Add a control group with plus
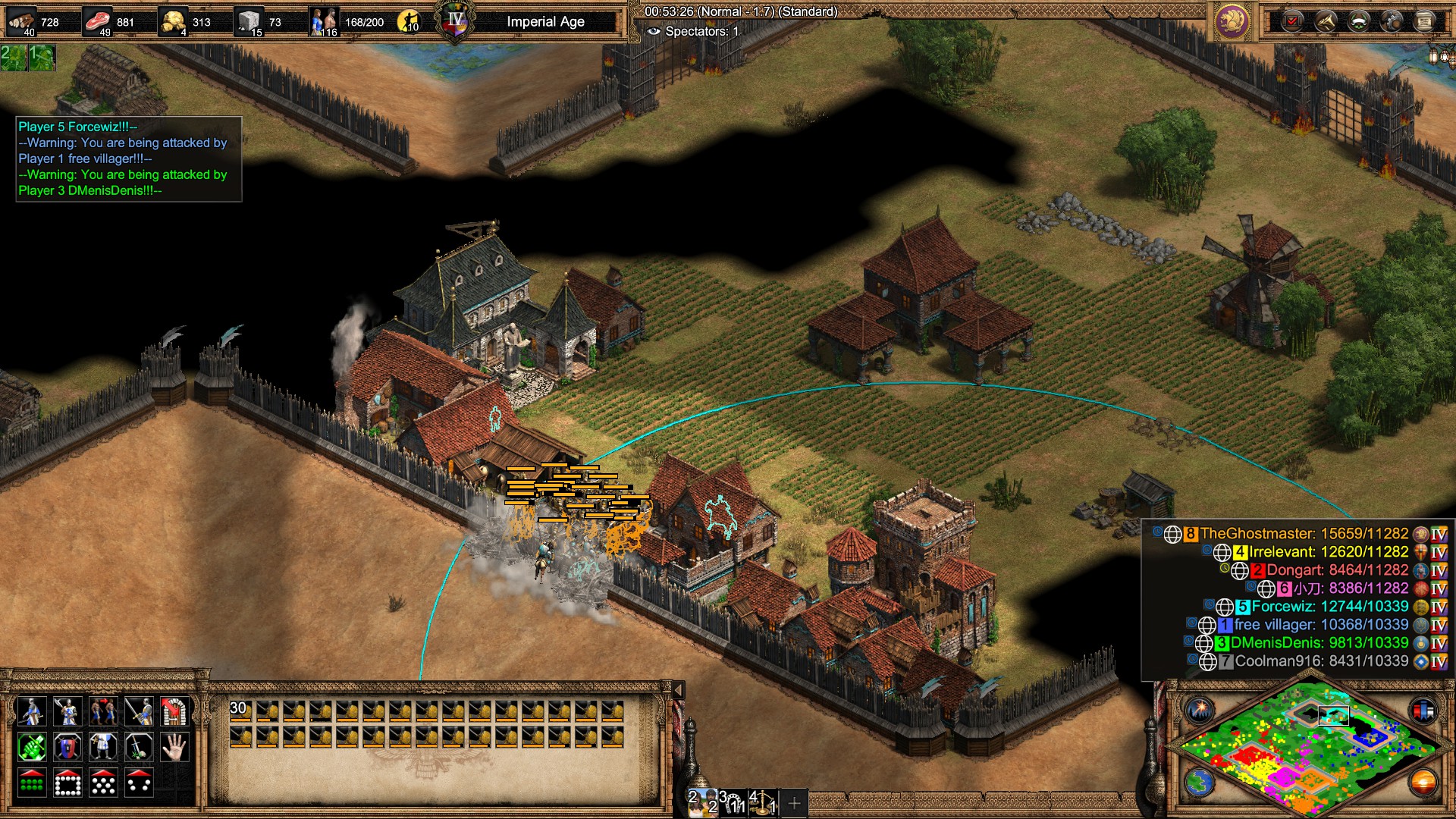 point(794,803)
